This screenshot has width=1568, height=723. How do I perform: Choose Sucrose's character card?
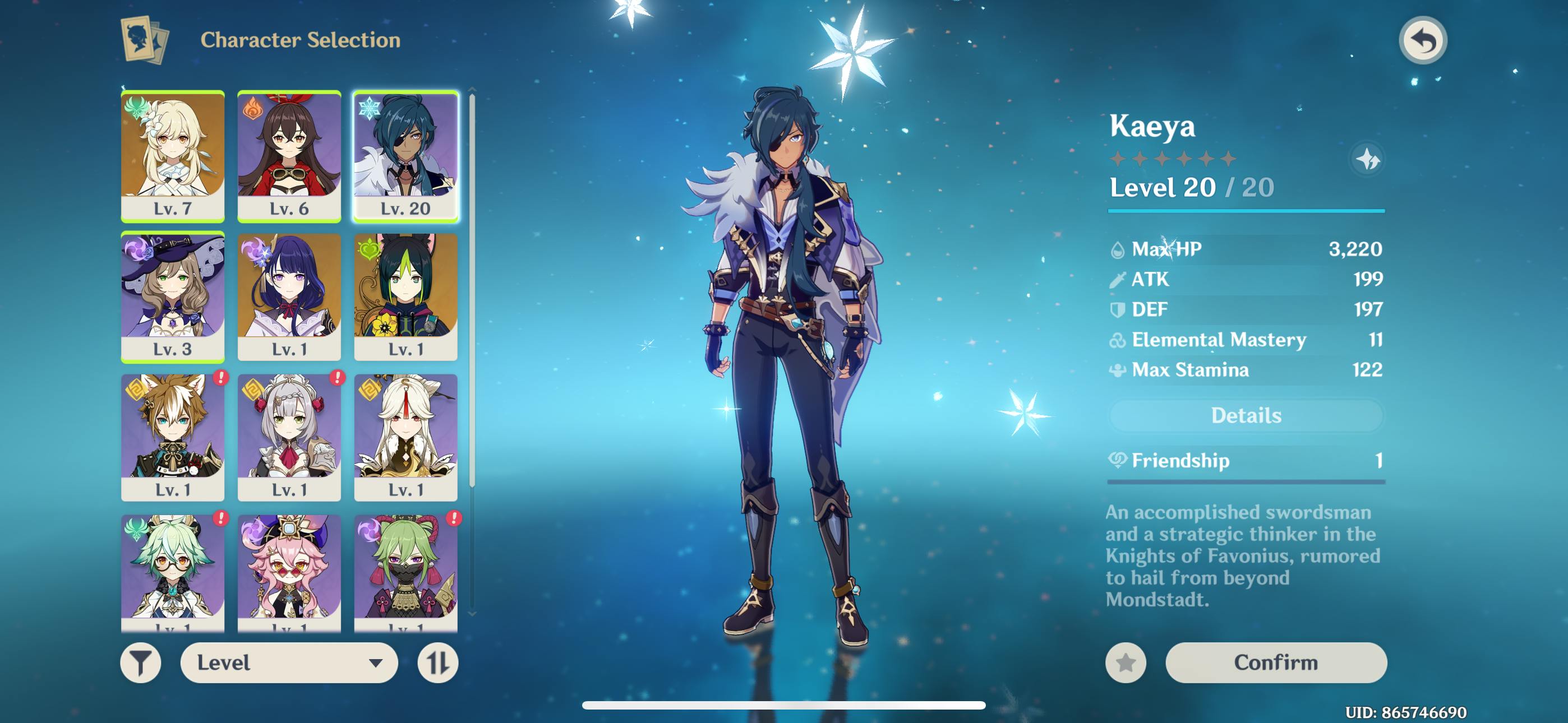point(173,572)
